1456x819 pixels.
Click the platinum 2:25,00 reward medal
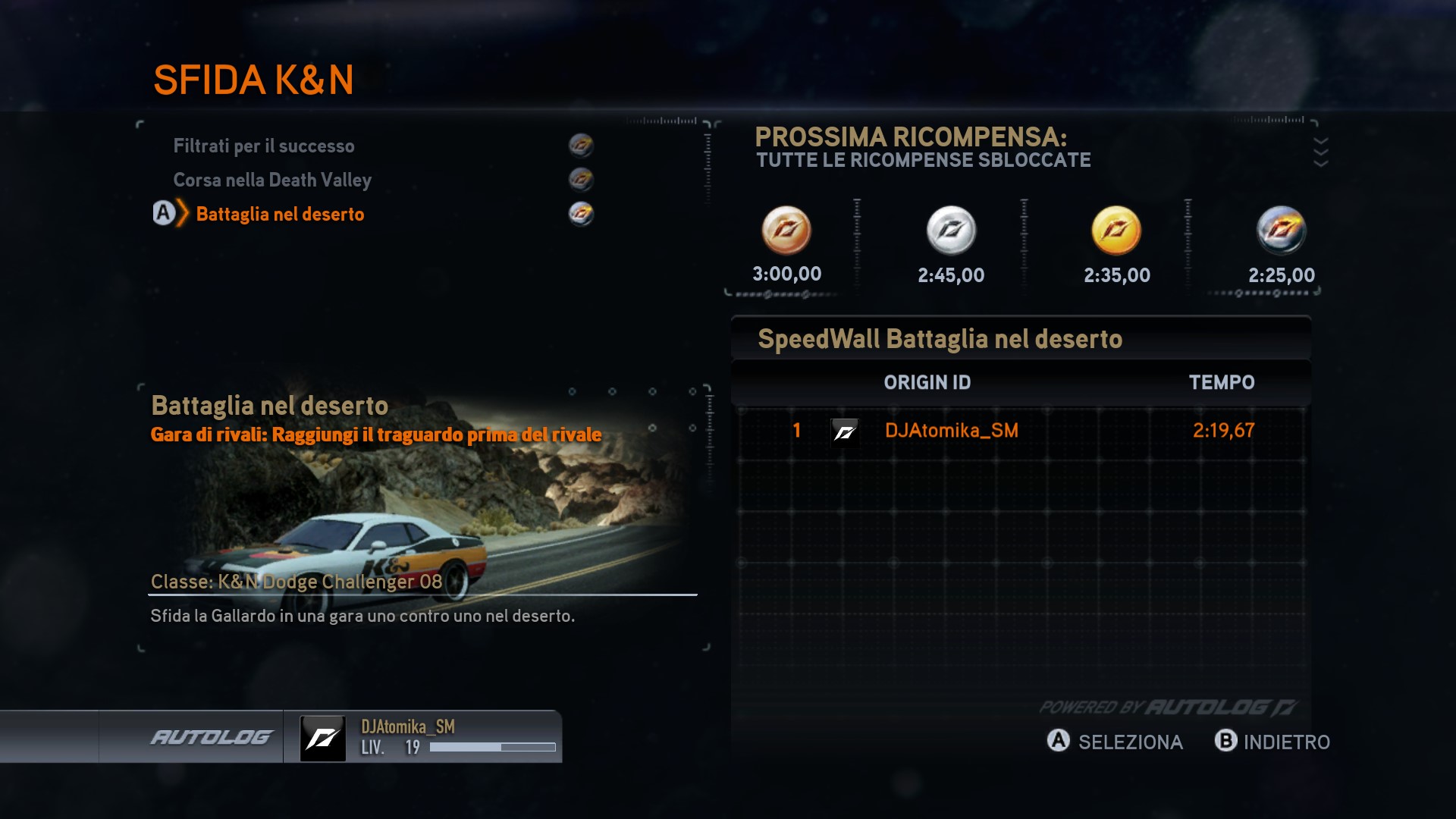1282,231
